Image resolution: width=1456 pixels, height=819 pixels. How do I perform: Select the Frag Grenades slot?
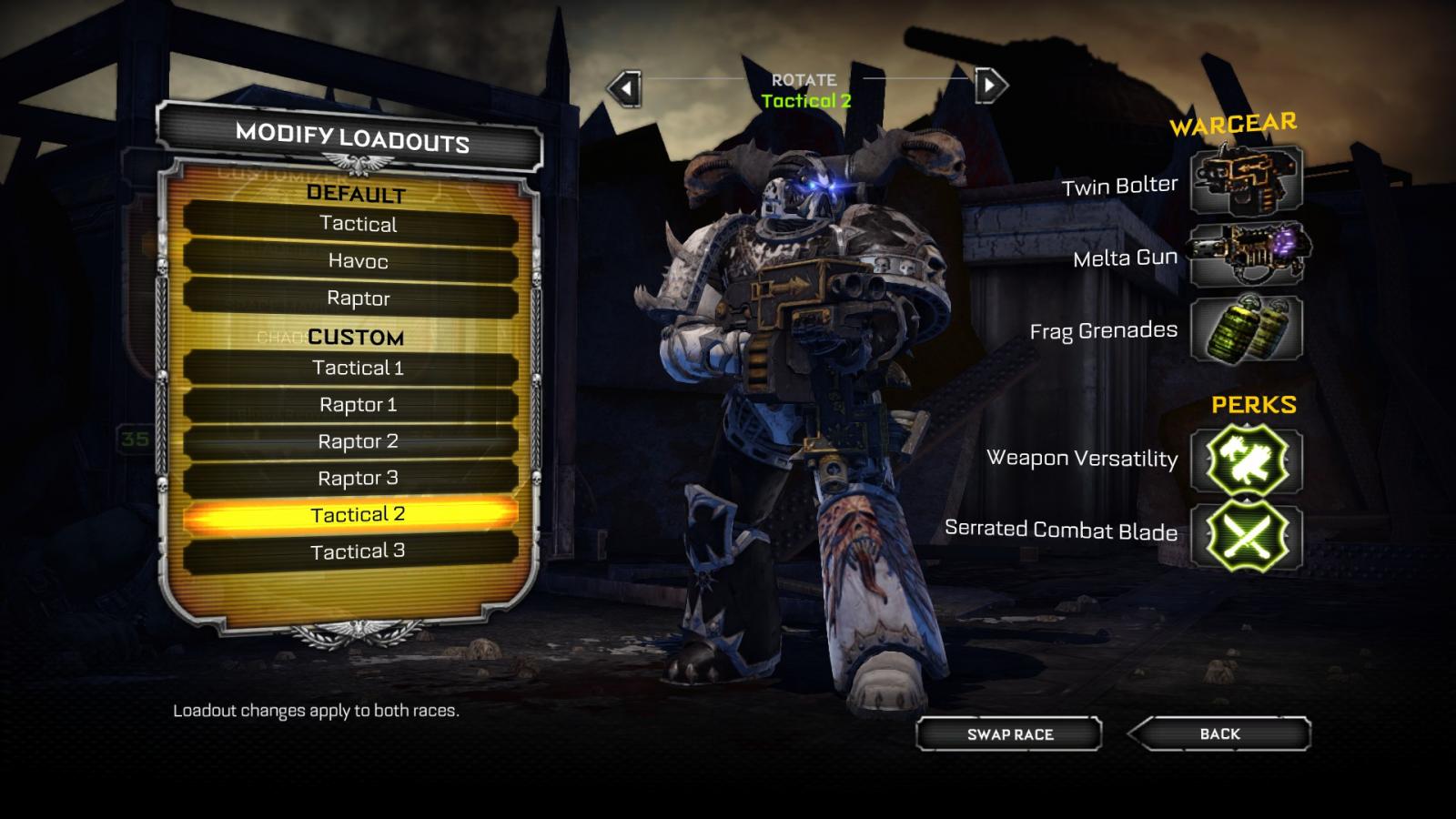1246,329
